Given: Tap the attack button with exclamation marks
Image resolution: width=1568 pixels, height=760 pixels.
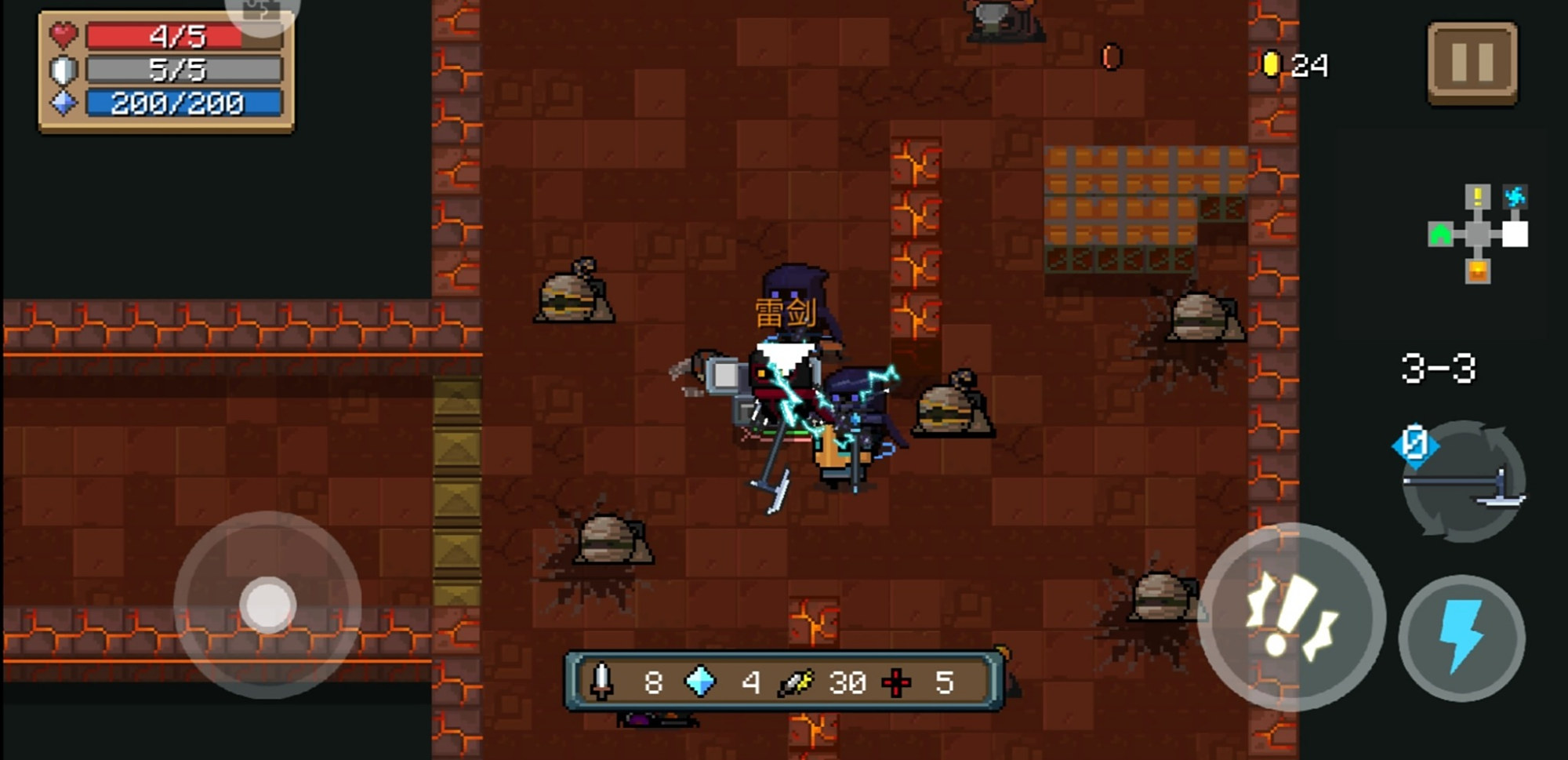Looking at the screenshot, I should [x=1290, y=617].
